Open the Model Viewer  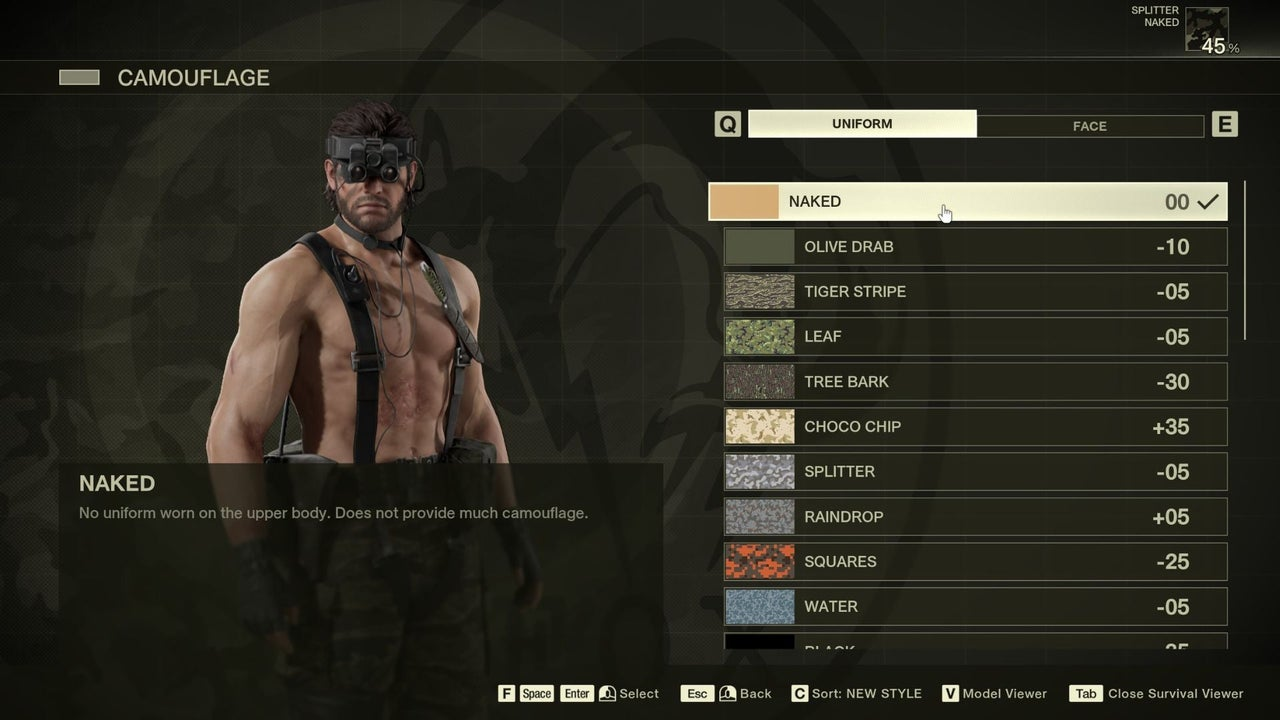[x=994, y=694]
